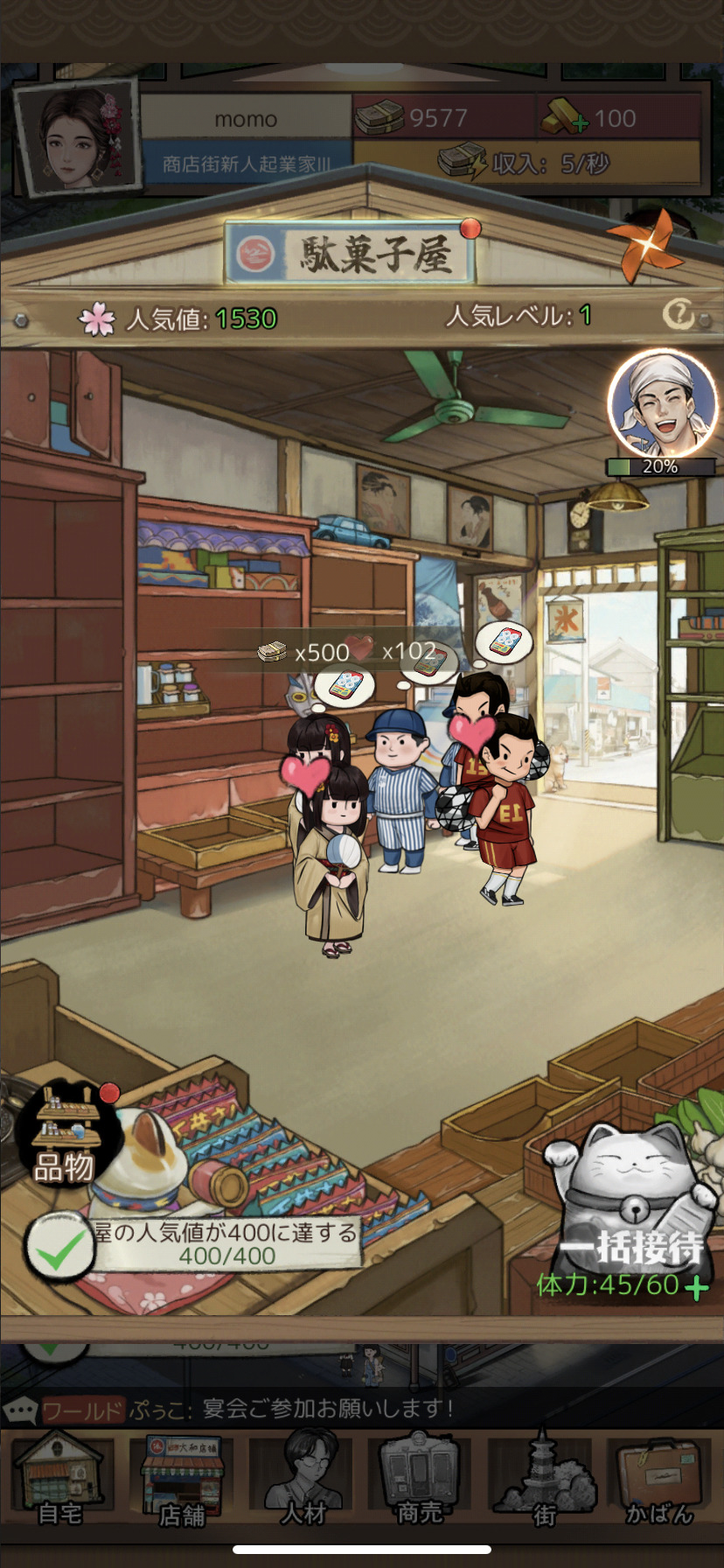
Task: Claim the completed 400/400 popularity quest
Action: (x=59, y=1247)
